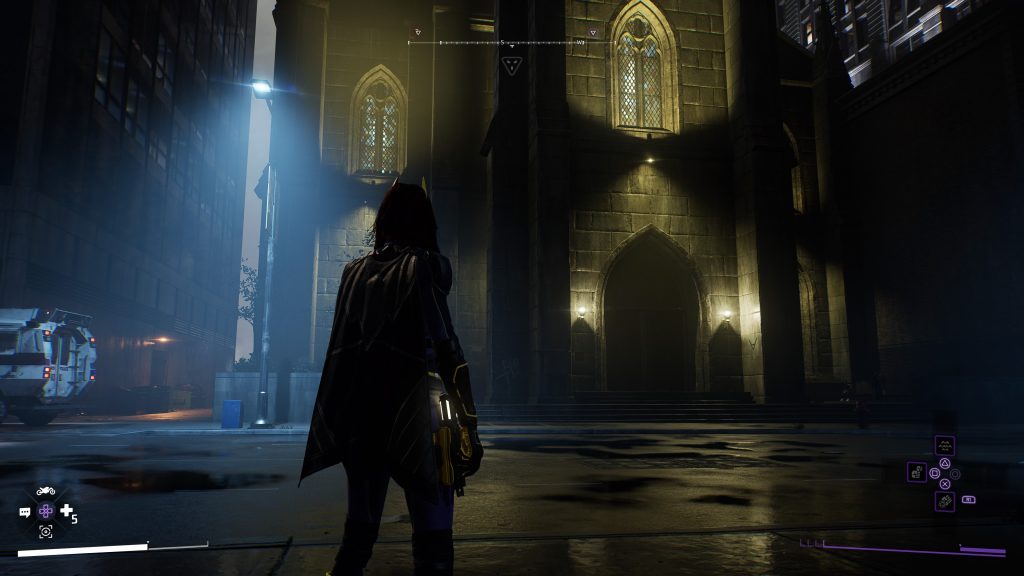The height and width of the screenshot is (576, 1024).
Task: Activate the scan reticle icon
Action: (46, 532)
